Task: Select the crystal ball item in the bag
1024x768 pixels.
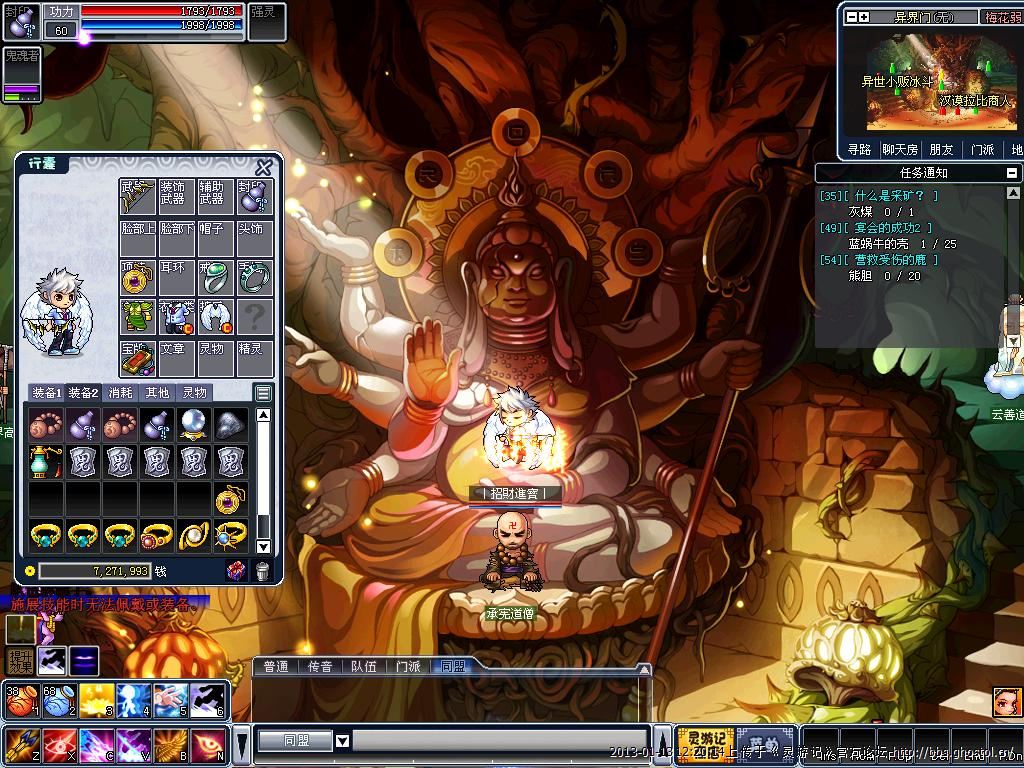Action: 193,425
